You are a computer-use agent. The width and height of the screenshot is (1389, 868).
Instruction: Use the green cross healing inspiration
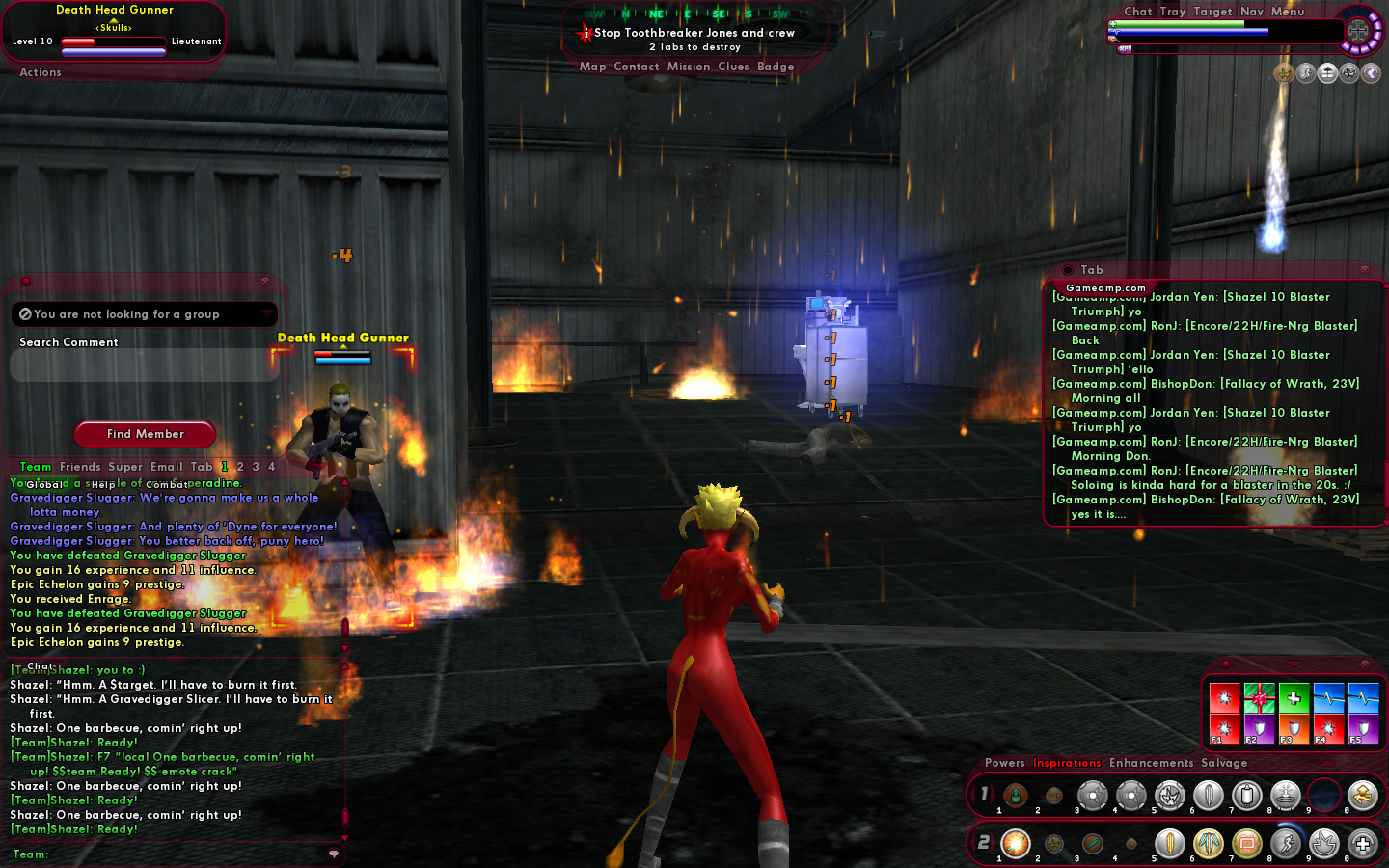1294,697
